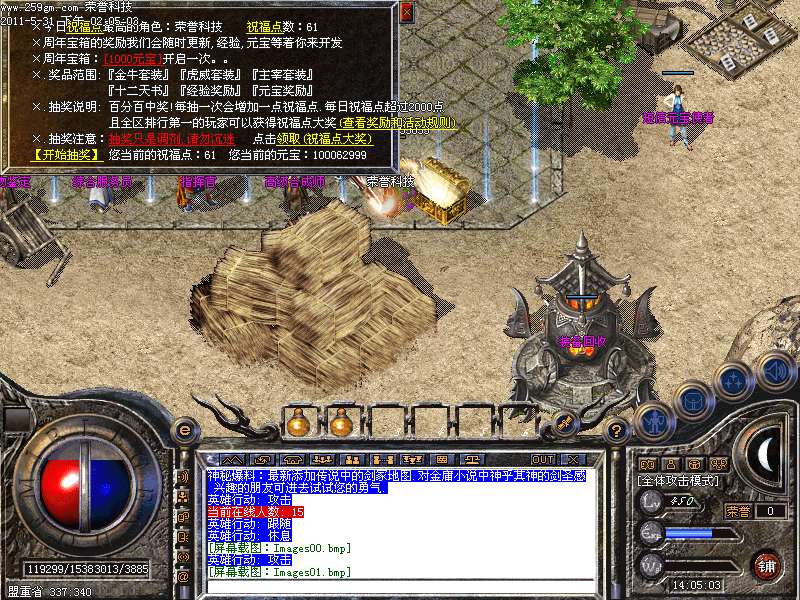Click the '@' chat channel button
Image resolution: width=800 pixels, height=600 pixels.
[184, 576]
